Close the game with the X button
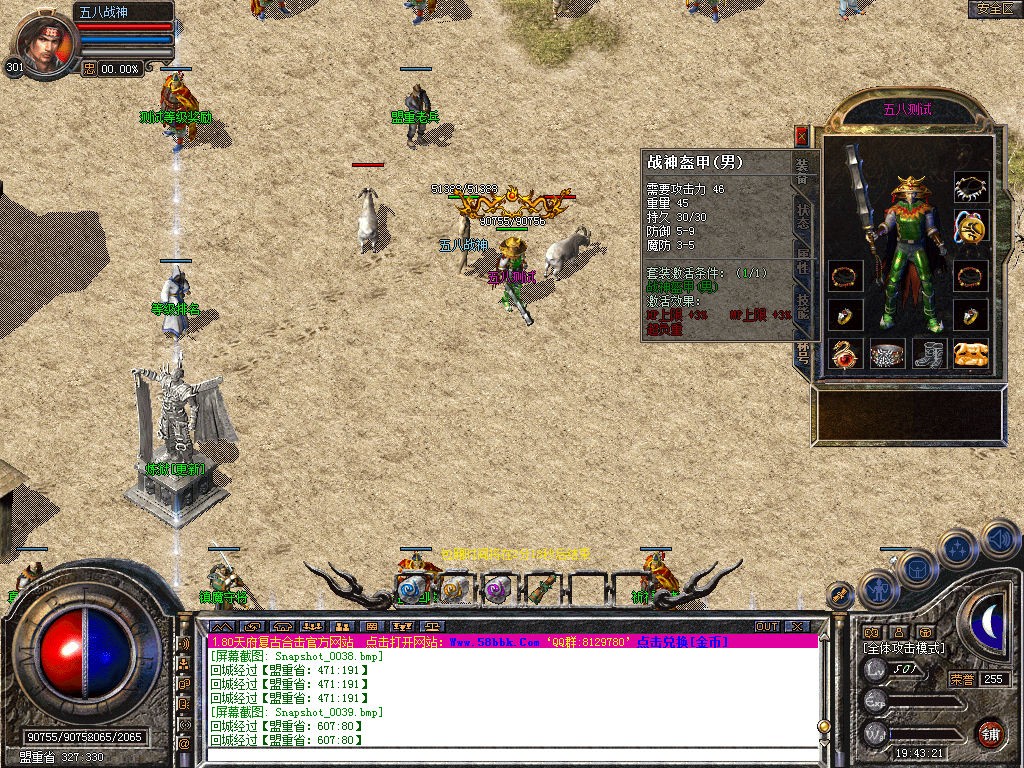The width and height of the screenshot is (1024, 768). (797, 626)
